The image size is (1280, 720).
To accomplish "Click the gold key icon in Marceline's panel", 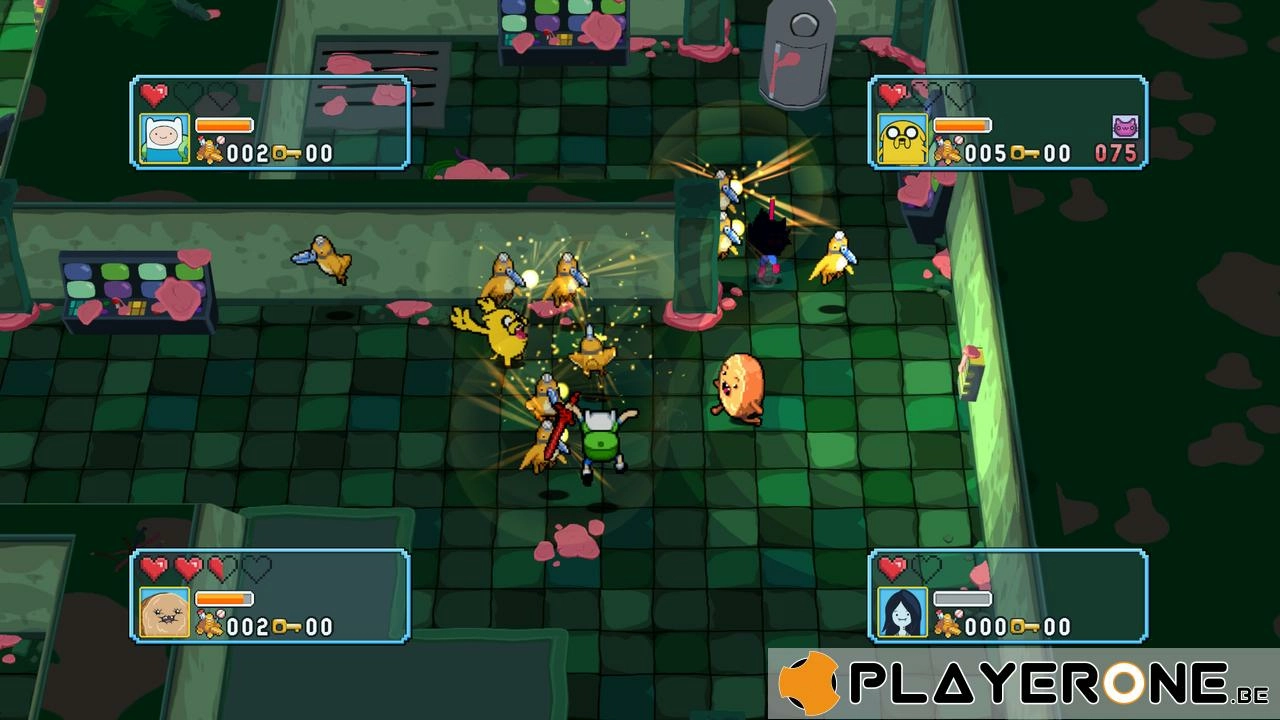I will 1023,627.
